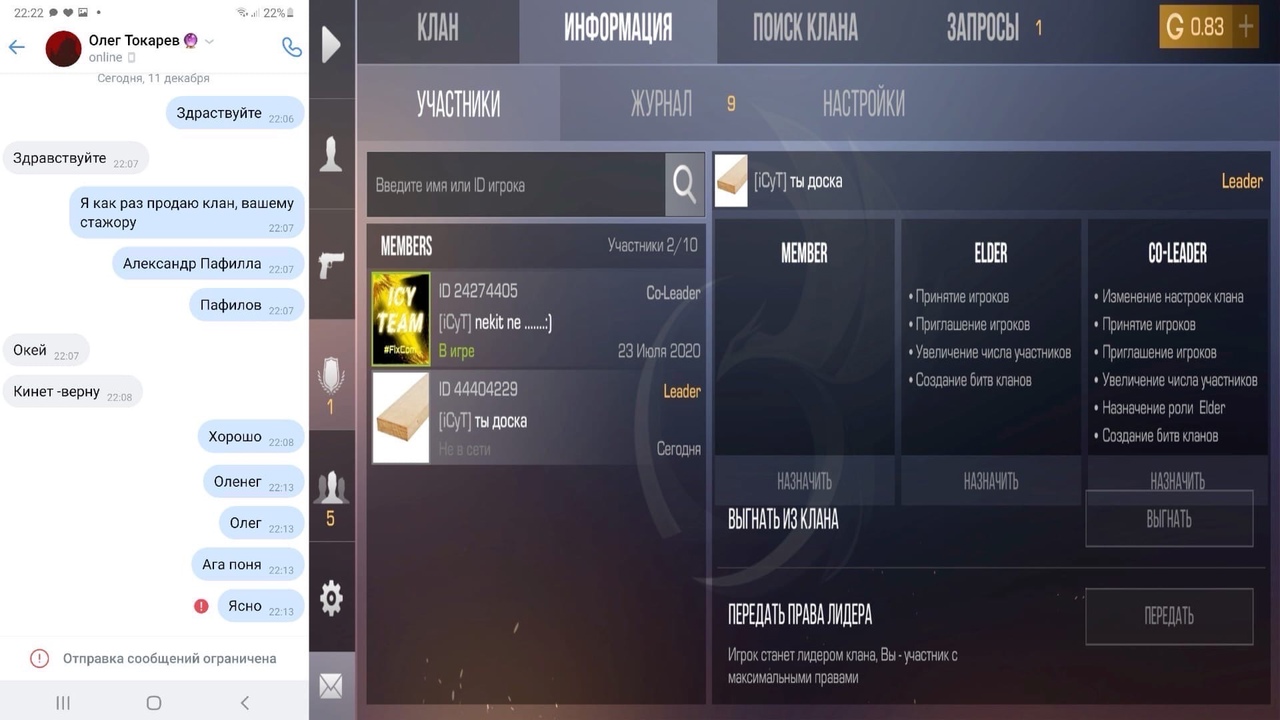The width and height of the screenshot is (1280, 720).
Task: Select member nekit ne in the list
Action: click(x=537, y=320)
